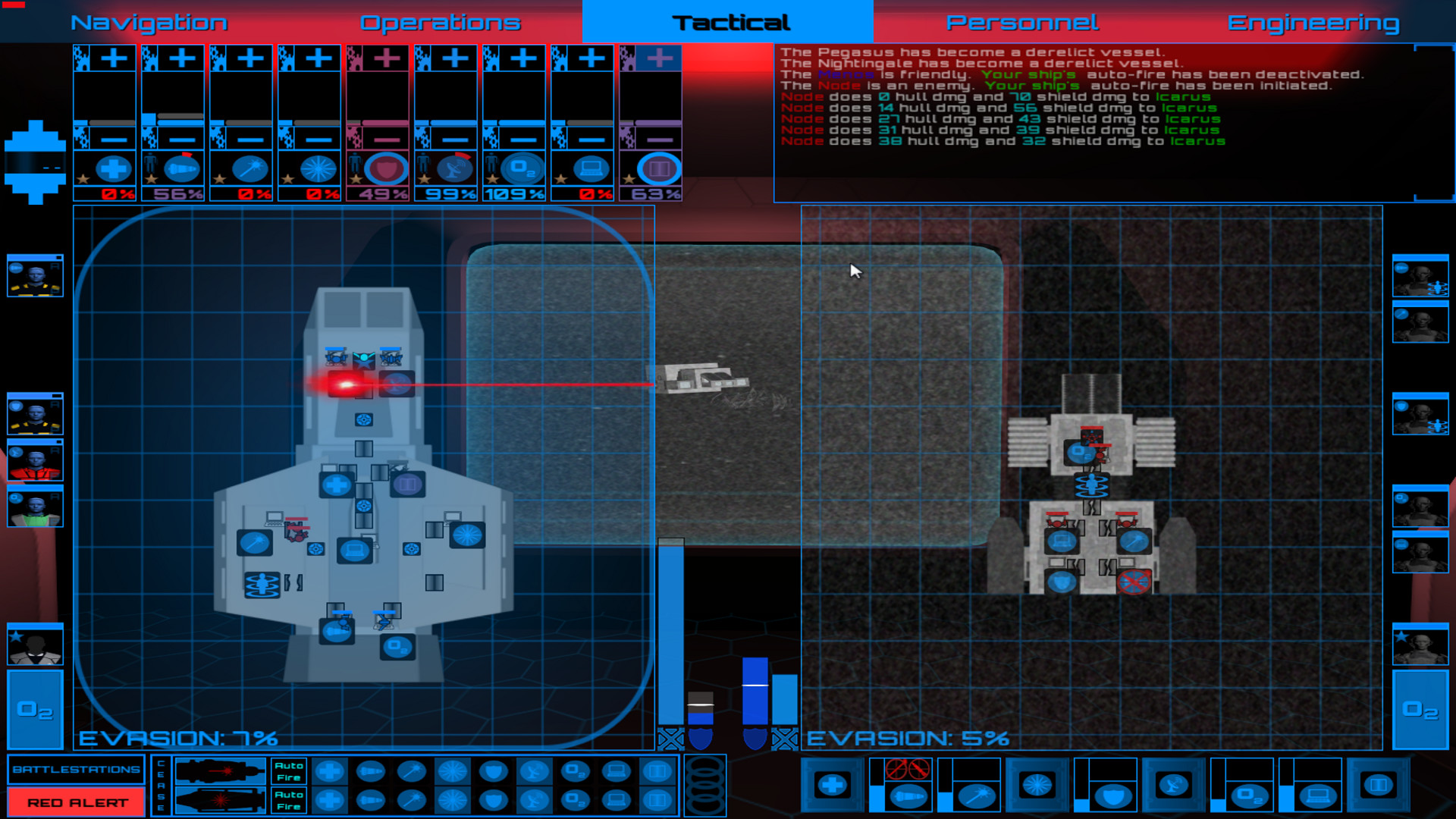
Task: Click the sensor dish system showing 99%
Action: pyautogui.click(x=455, y=169)
